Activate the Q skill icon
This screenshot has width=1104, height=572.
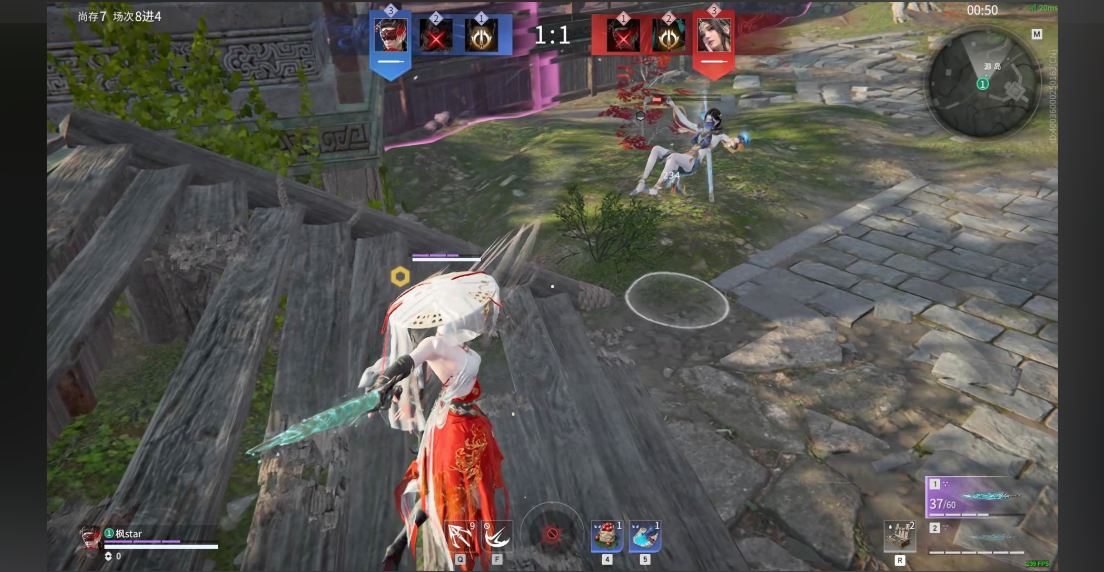pyautogui.click(x=460, y=536)
